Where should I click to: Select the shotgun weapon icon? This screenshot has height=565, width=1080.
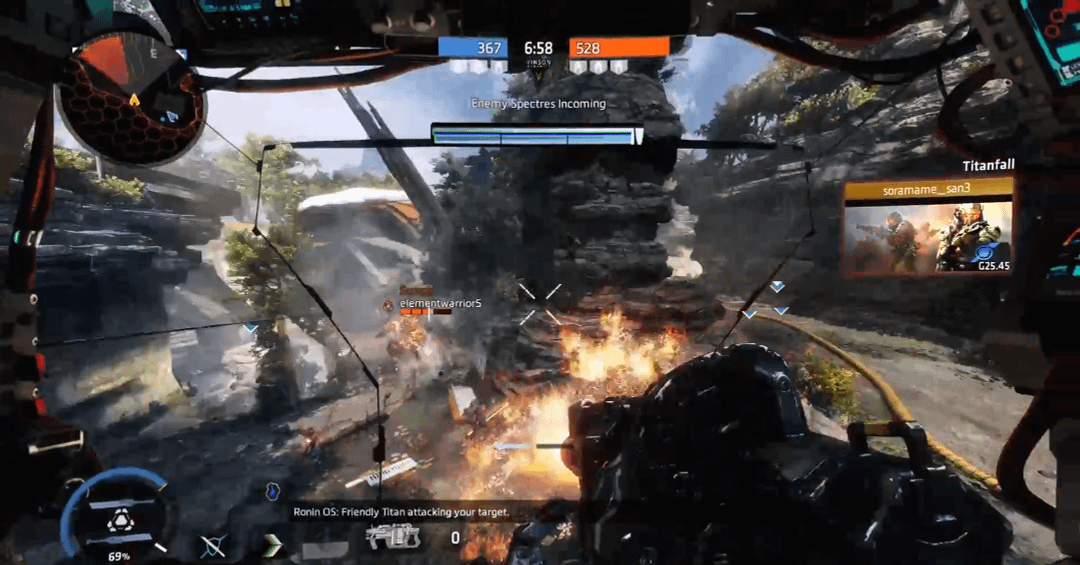tap(393, 538)
